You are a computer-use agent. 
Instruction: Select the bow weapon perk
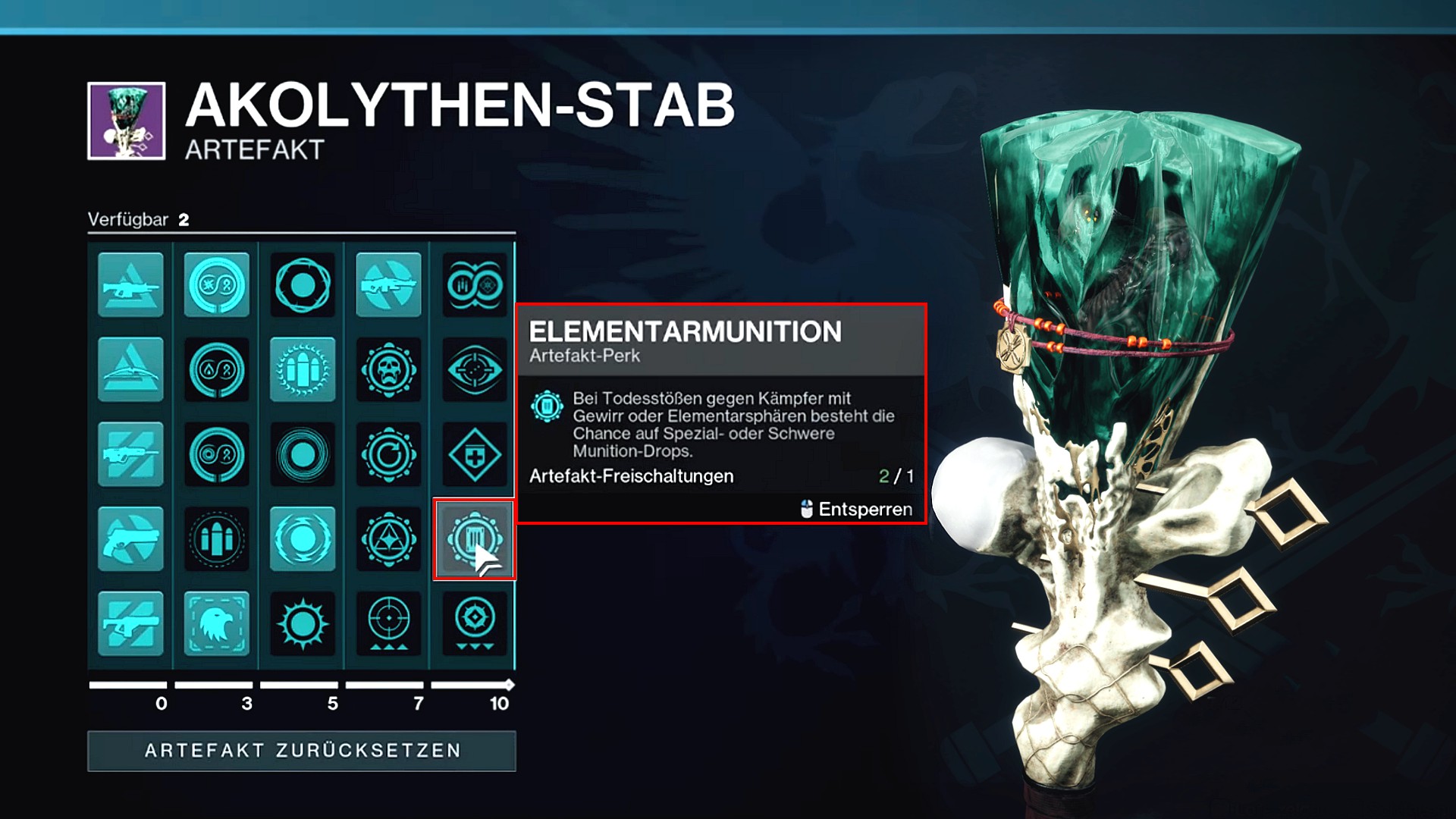130,370
